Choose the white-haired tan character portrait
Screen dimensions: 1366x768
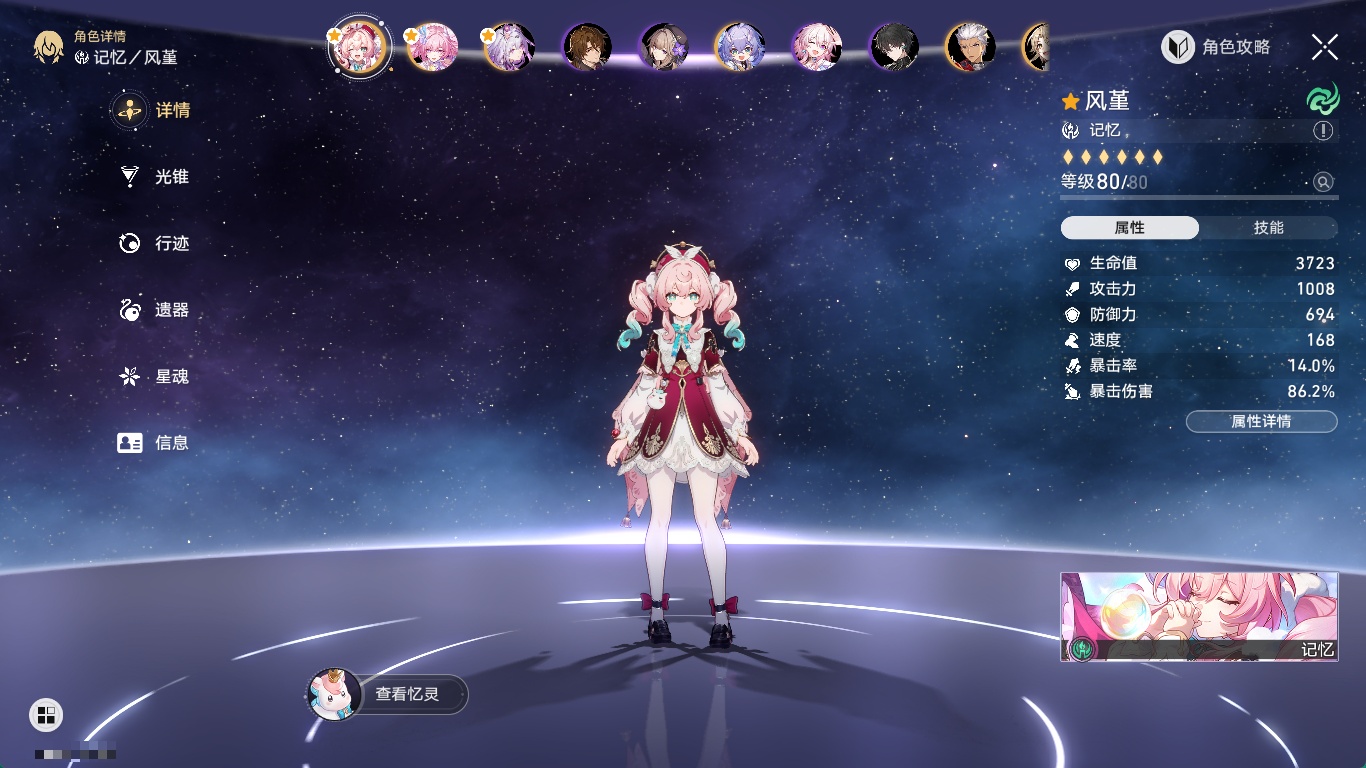tap(970, 47)
